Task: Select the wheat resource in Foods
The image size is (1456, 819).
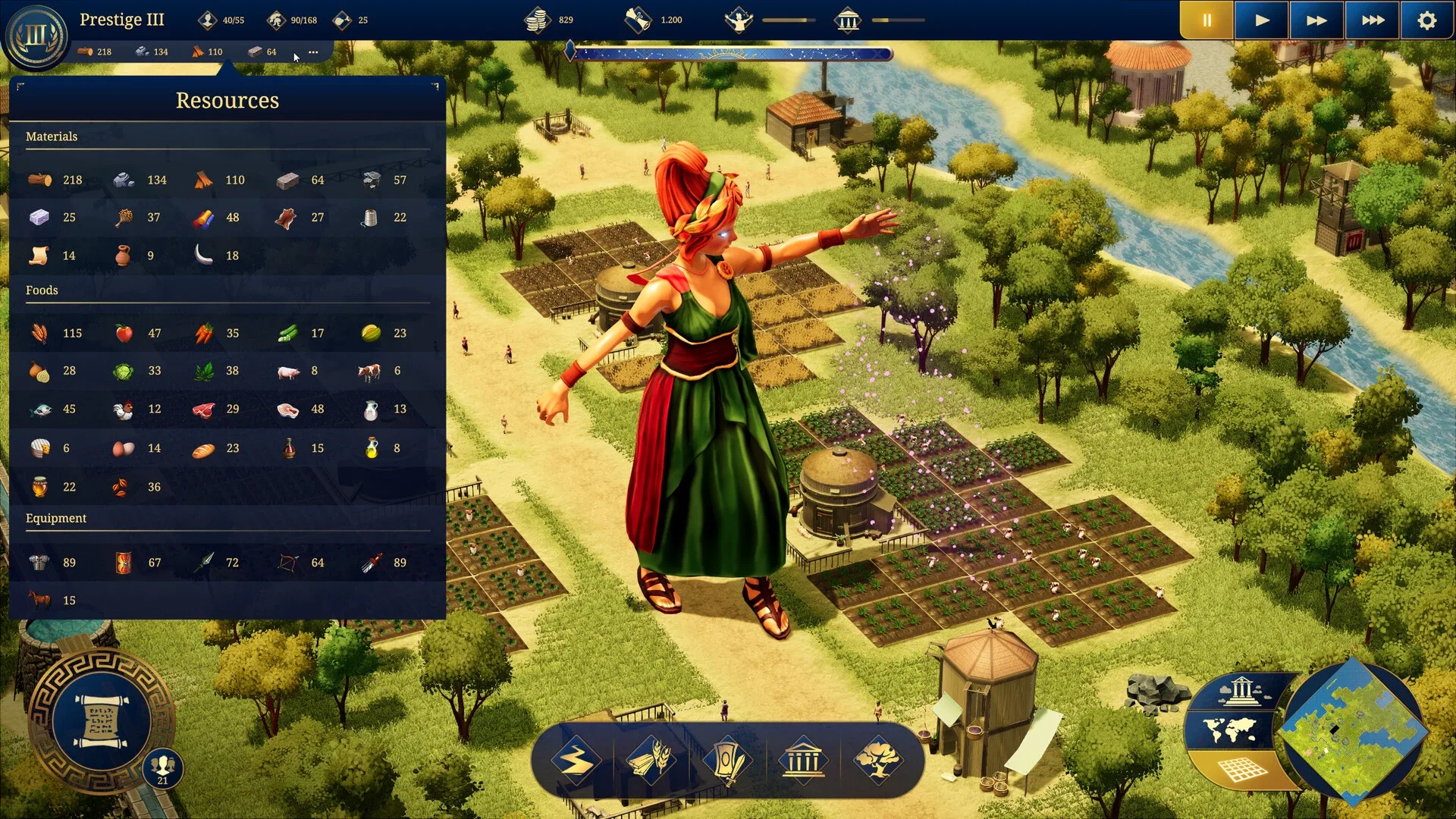Action: coord(39,333)
